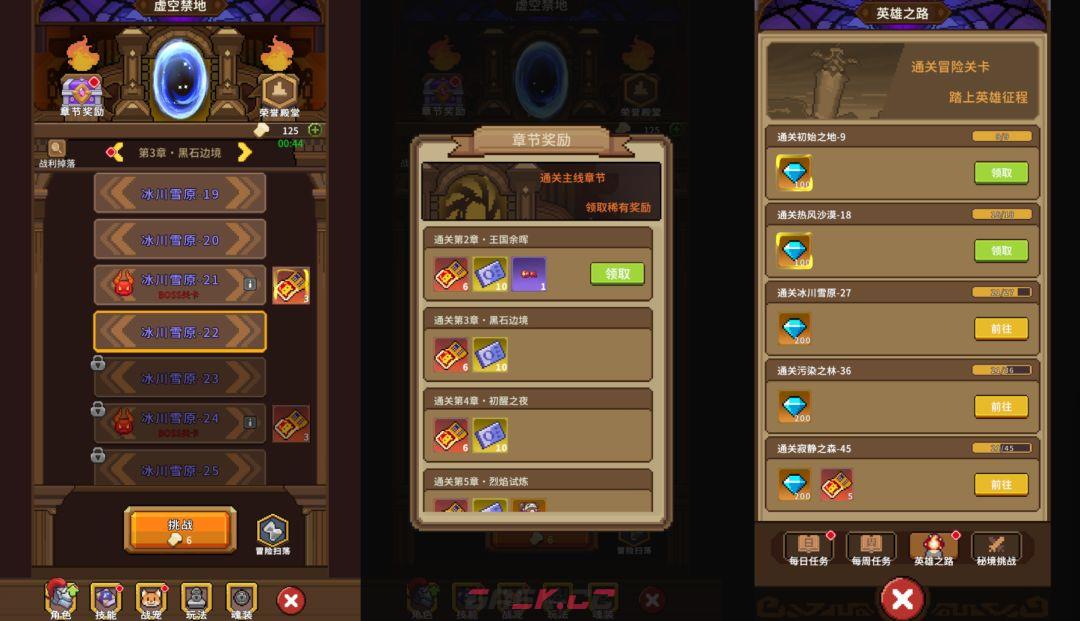Start the 挑战 challenge button
This screenshot has height=621, width=1080.
coord(180,530)
